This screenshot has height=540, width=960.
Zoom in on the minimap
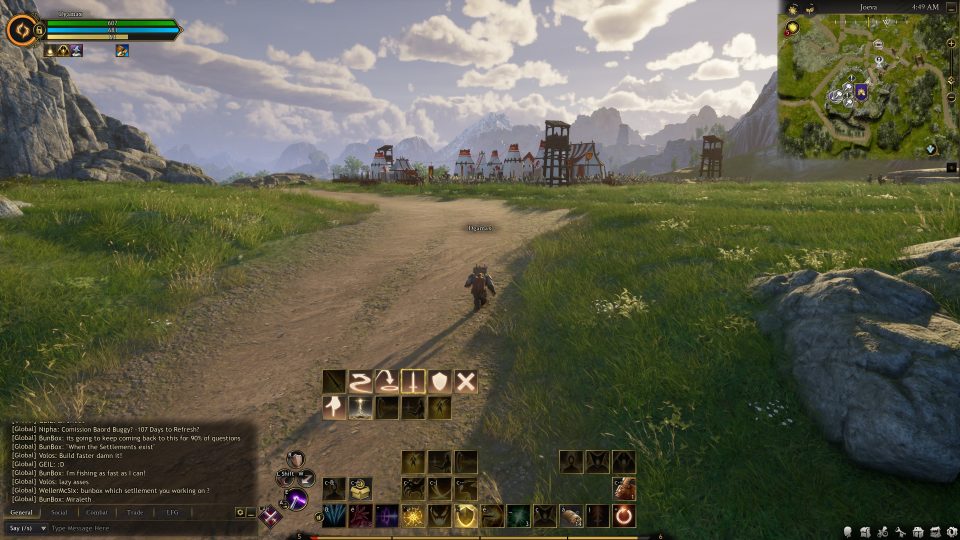(x=952, y=42)
